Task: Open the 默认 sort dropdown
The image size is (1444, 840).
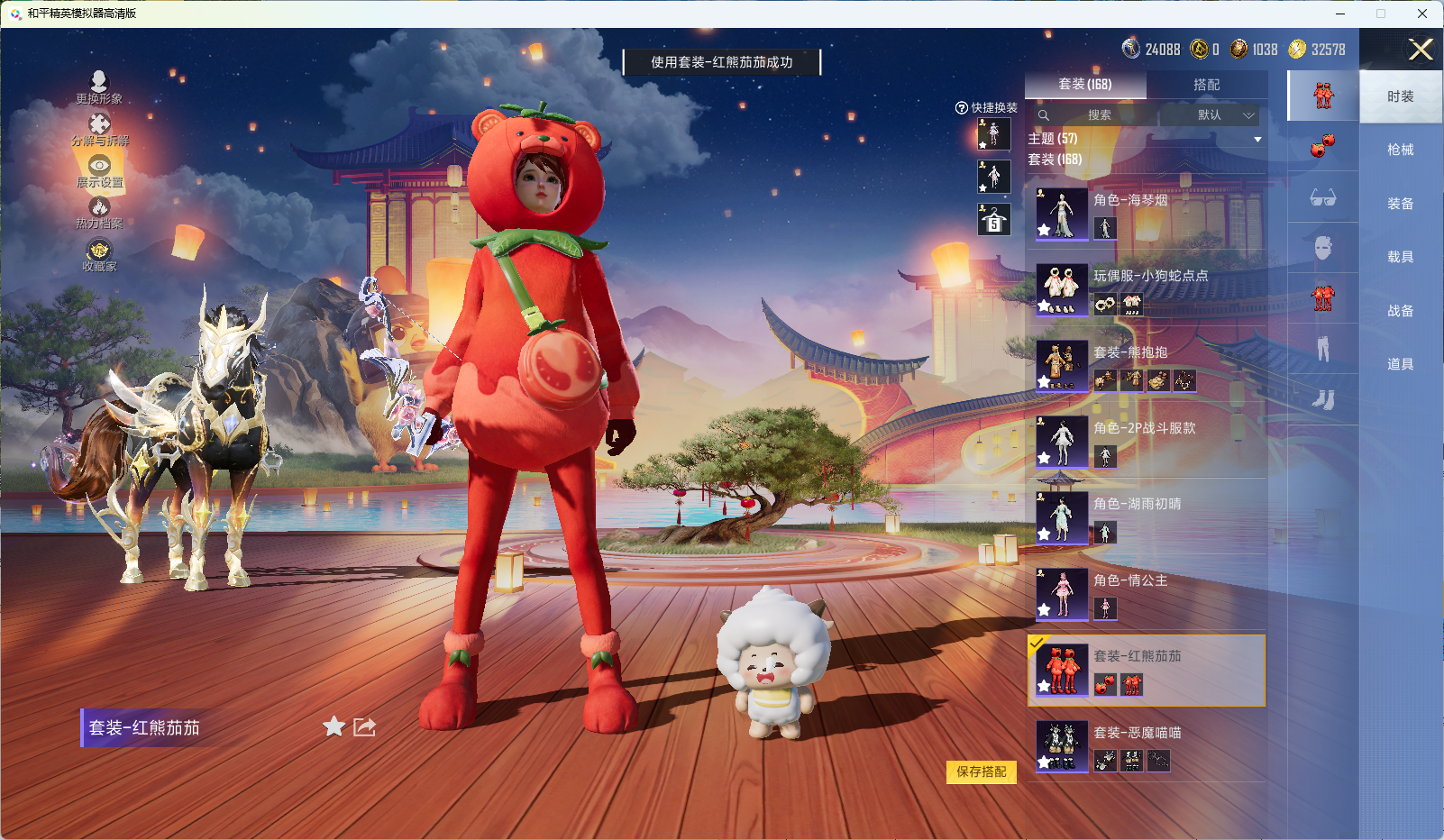Action: (x=1211, y=115)
